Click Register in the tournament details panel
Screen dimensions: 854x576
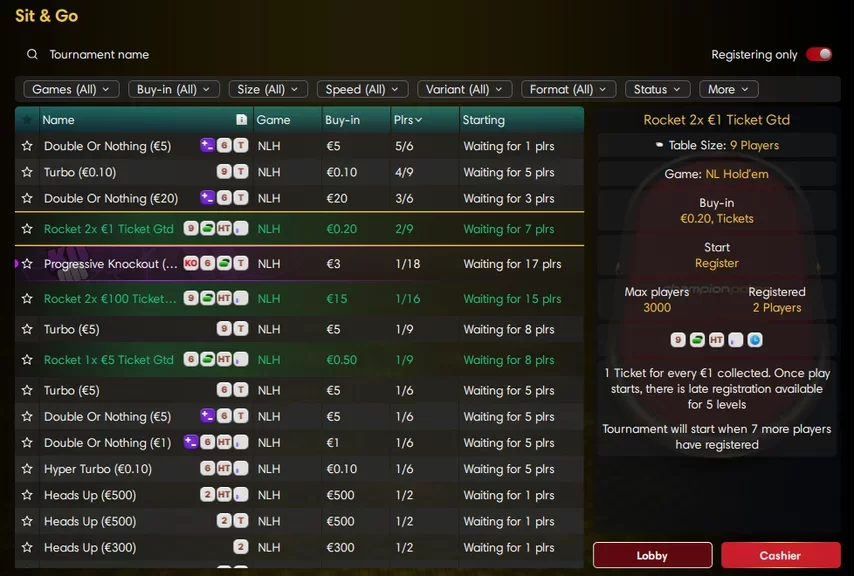pyautogui.click(x=716, y=264)
